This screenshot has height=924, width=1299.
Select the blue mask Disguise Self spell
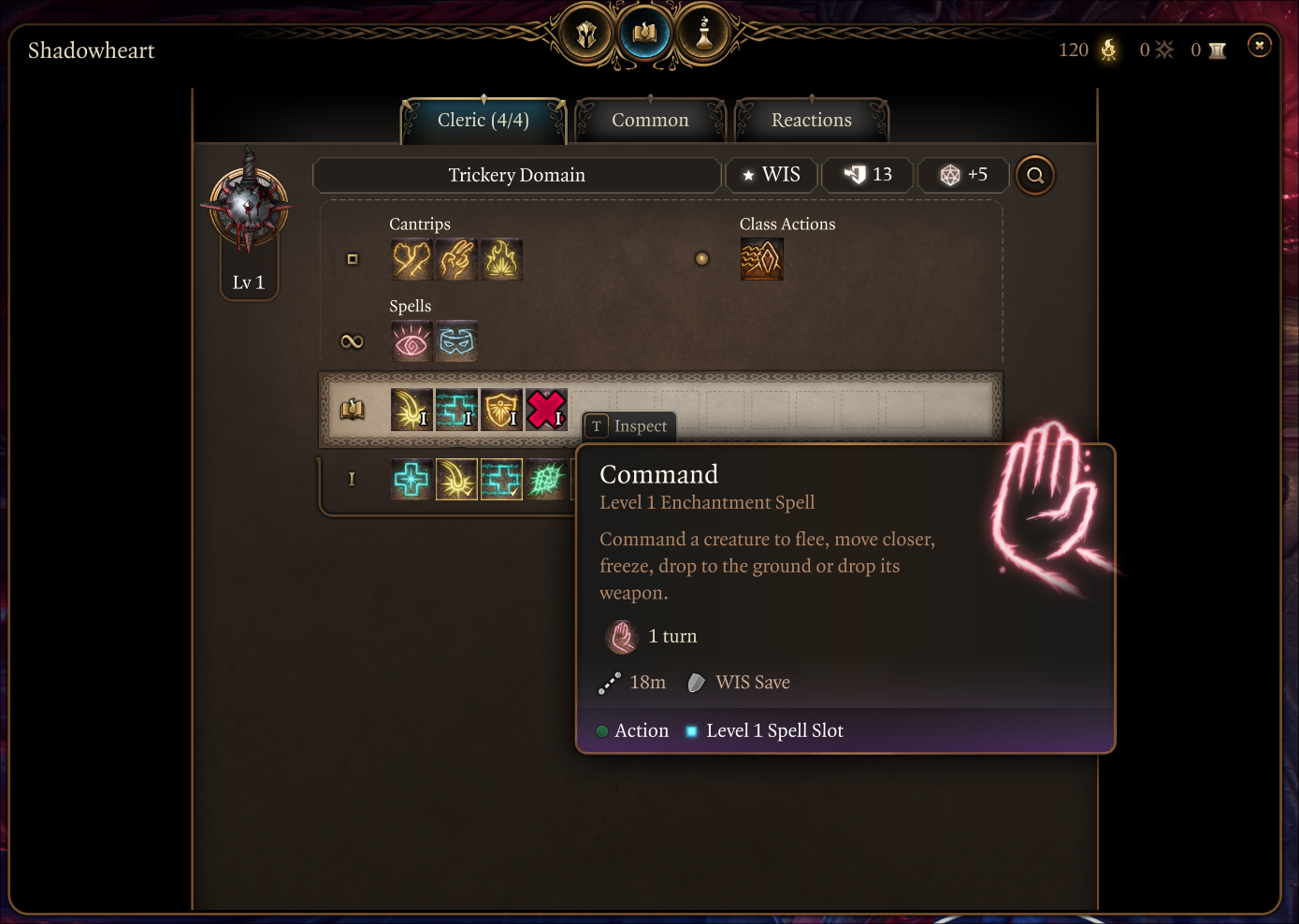(x=456, y=341)
